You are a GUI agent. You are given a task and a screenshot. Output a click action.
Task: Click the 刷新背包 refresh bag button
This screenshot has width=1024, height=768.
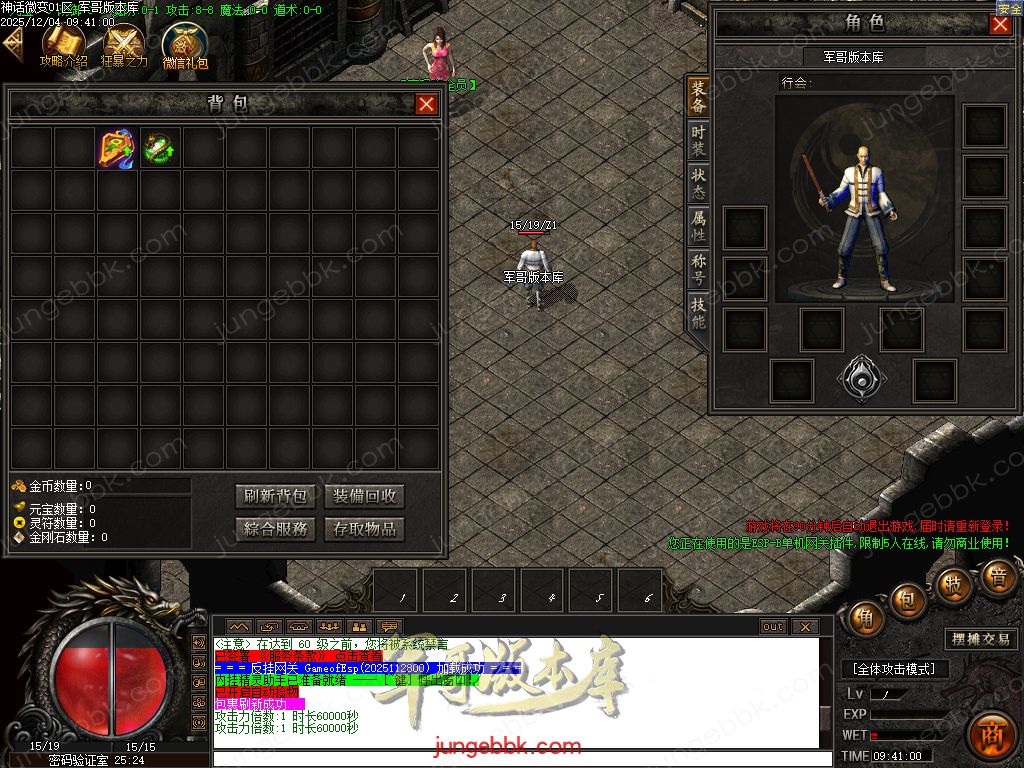[275, 496]
